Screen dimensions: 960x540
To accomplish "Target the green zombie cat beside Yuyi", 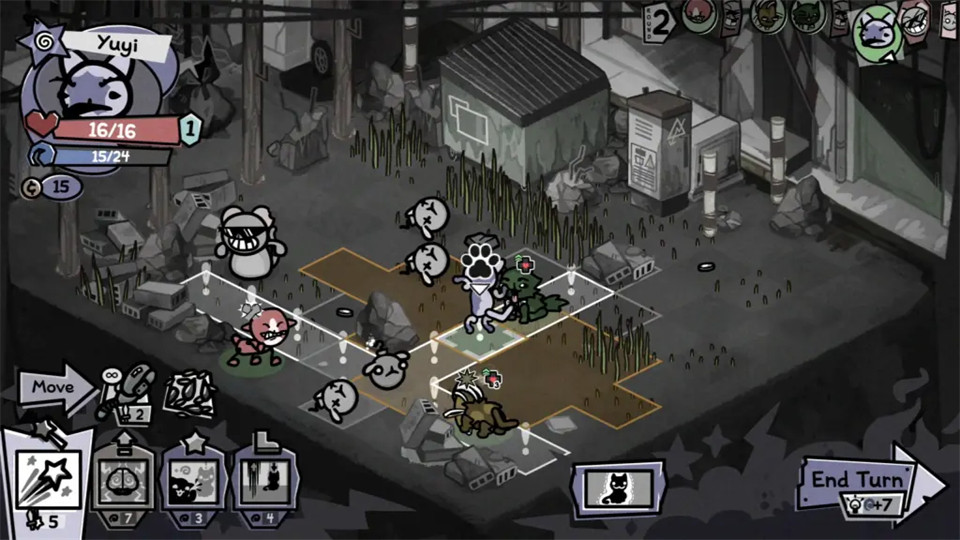I will pyautogui.click(x=530, y=290).
